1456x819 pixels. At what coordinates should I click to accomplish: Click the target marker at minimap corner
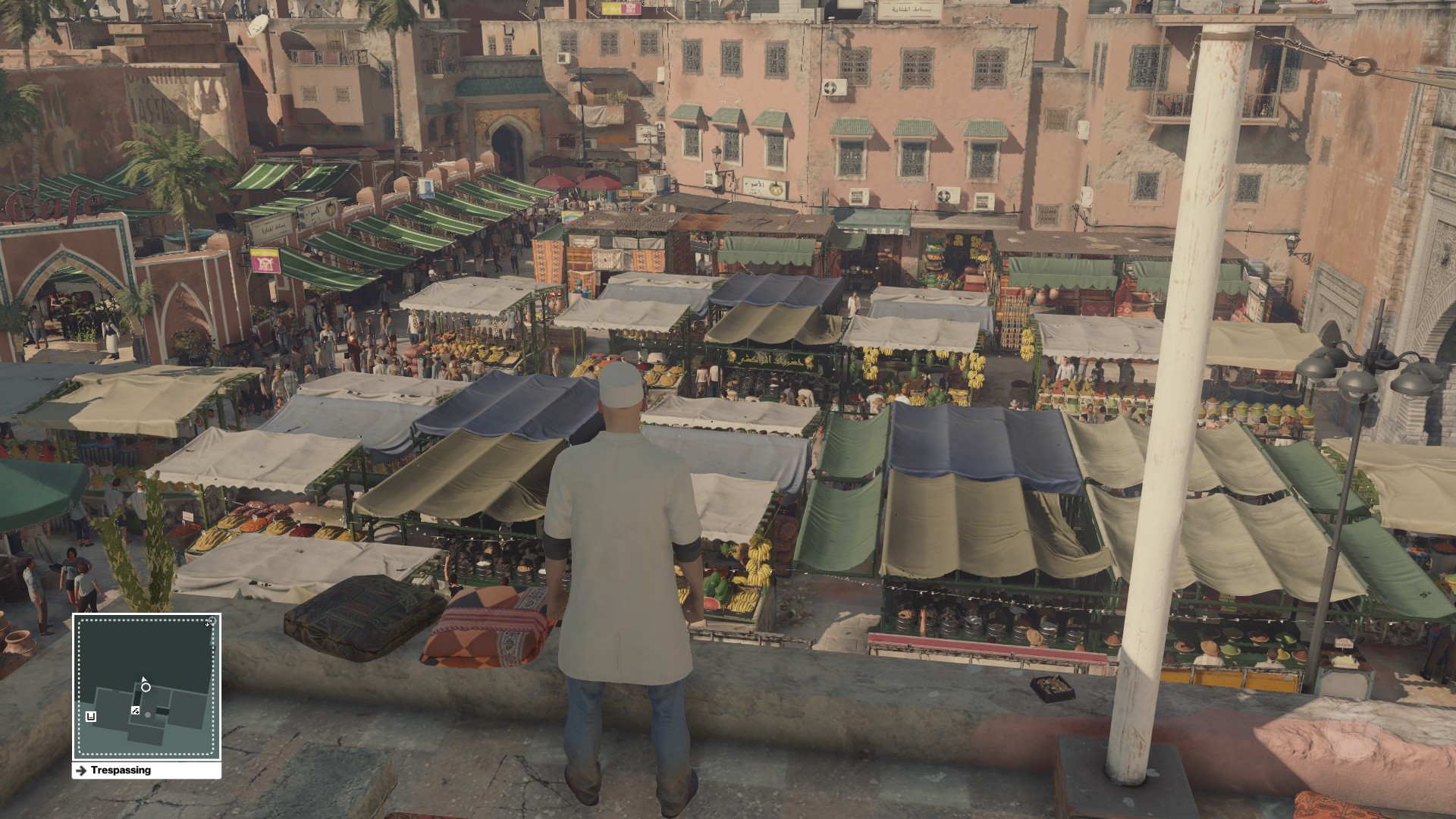(211, 622)
